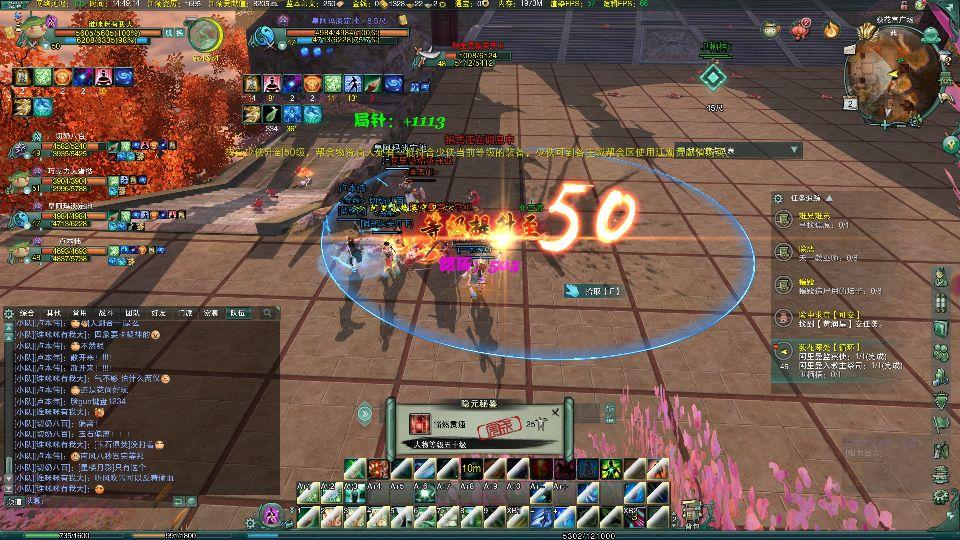The image size is (960, 540).
Task: Select the first party member portrait
Action: point(18,148)
